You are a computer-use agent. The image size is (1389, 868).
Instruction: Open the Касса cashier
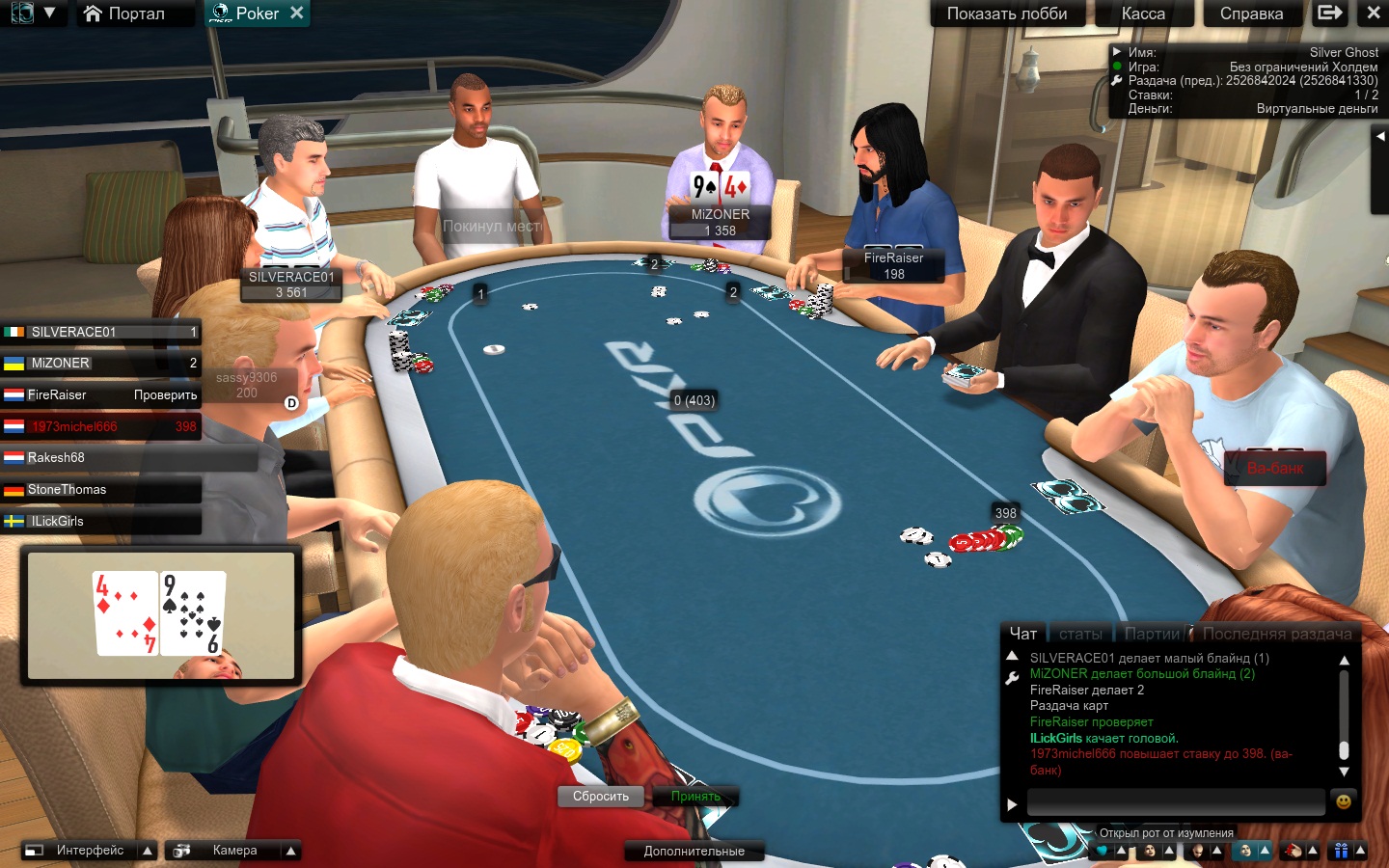point(1143,14)
